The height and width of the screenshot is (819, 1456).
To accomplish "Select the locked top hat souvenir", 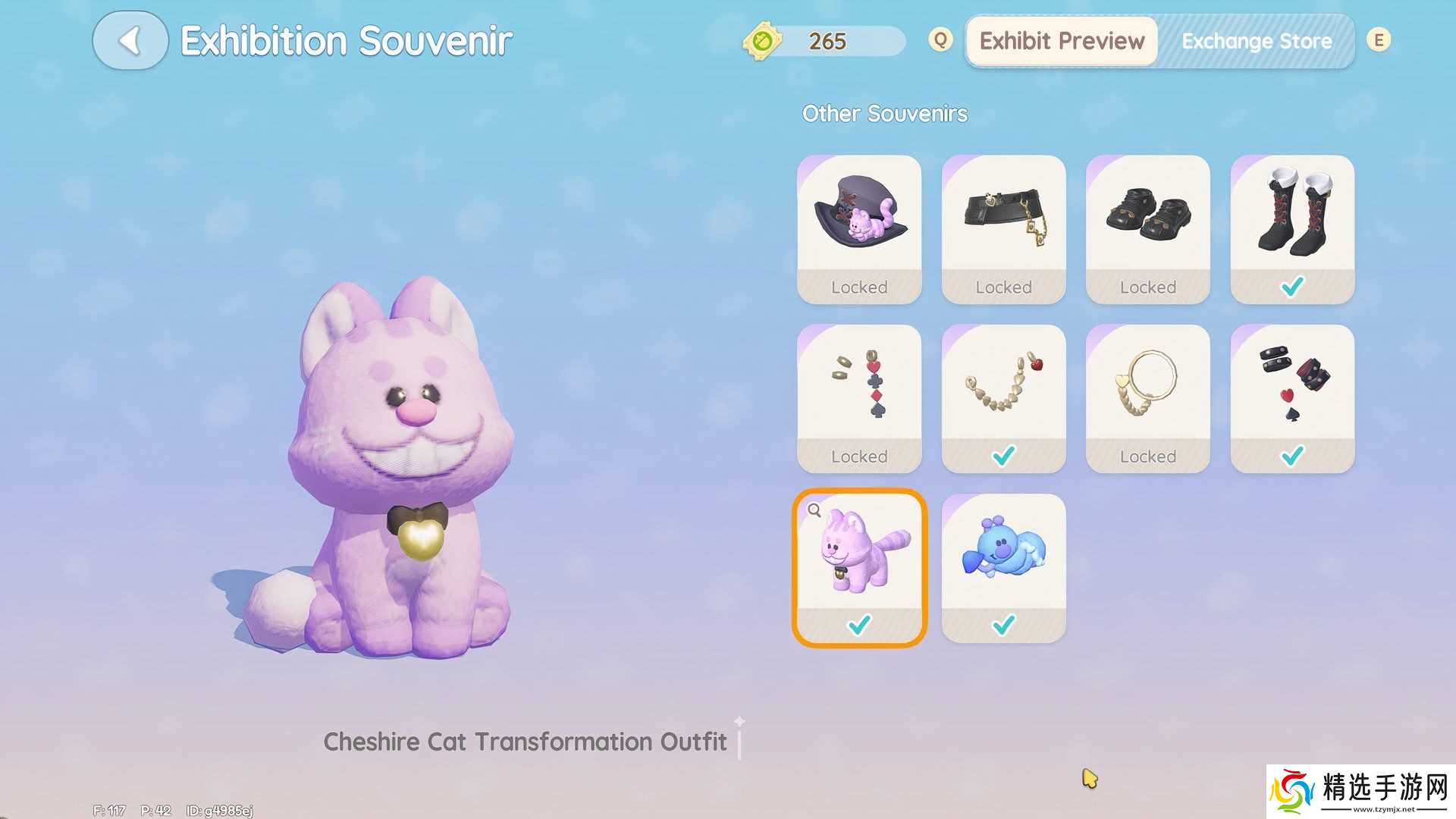I will (859, 229).
